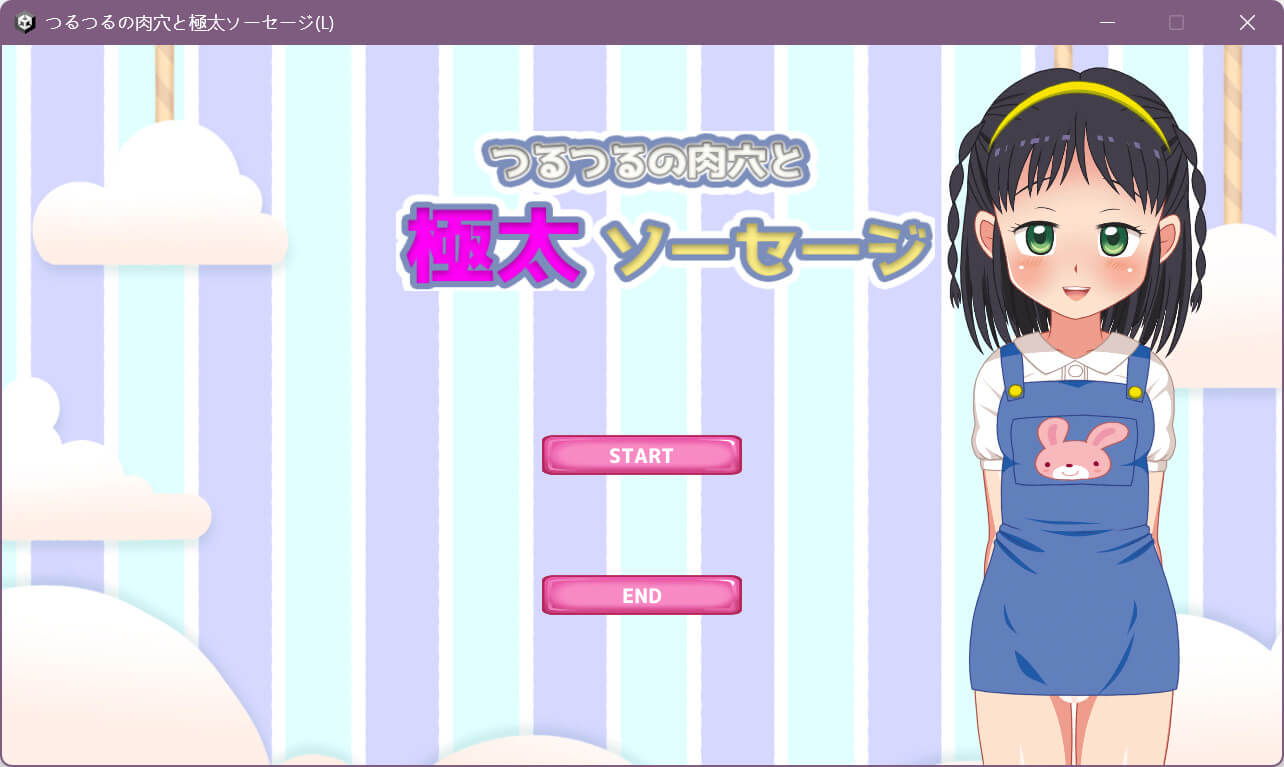This screenshot has height=767, width=1284.
Task: Close the game window
Action: [1247, 22]
